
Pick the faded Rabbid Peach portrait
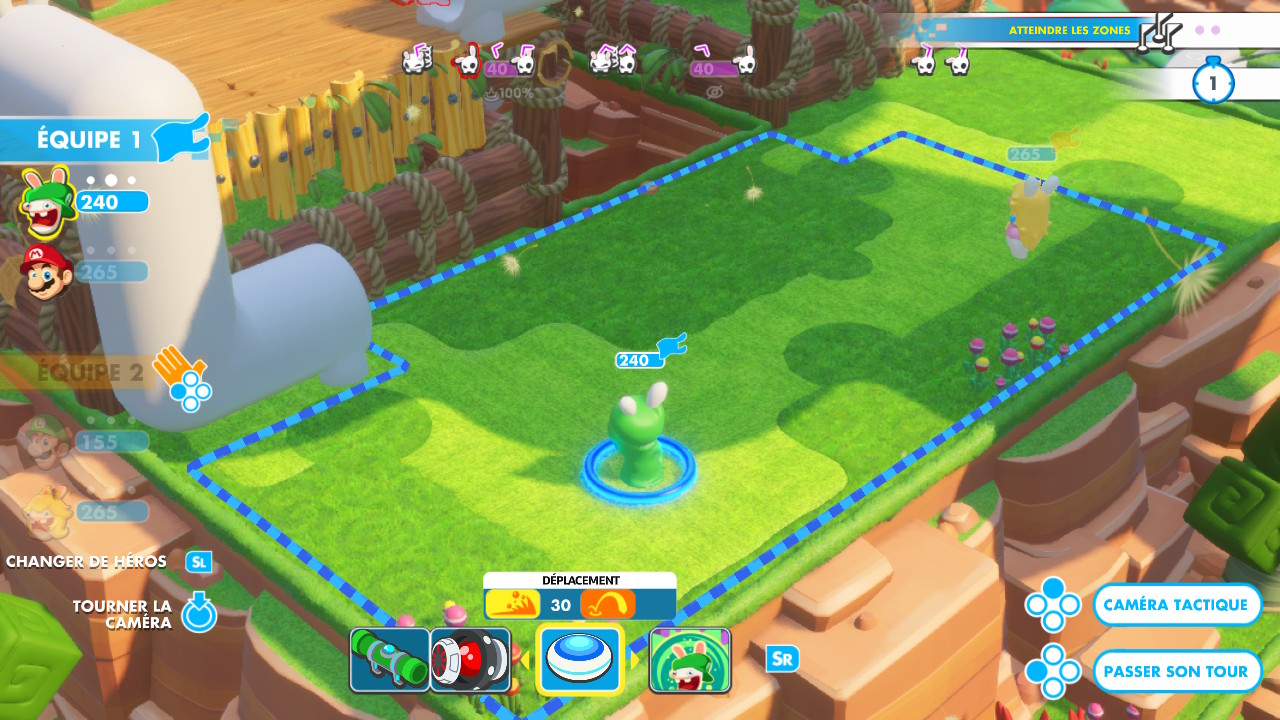tap(45, 510)
